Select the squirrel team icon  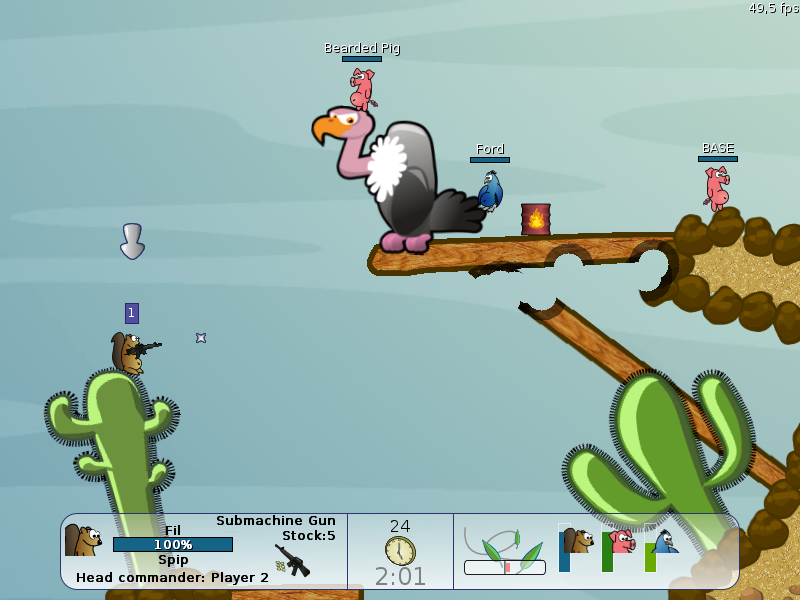click(x=578, y=541)
